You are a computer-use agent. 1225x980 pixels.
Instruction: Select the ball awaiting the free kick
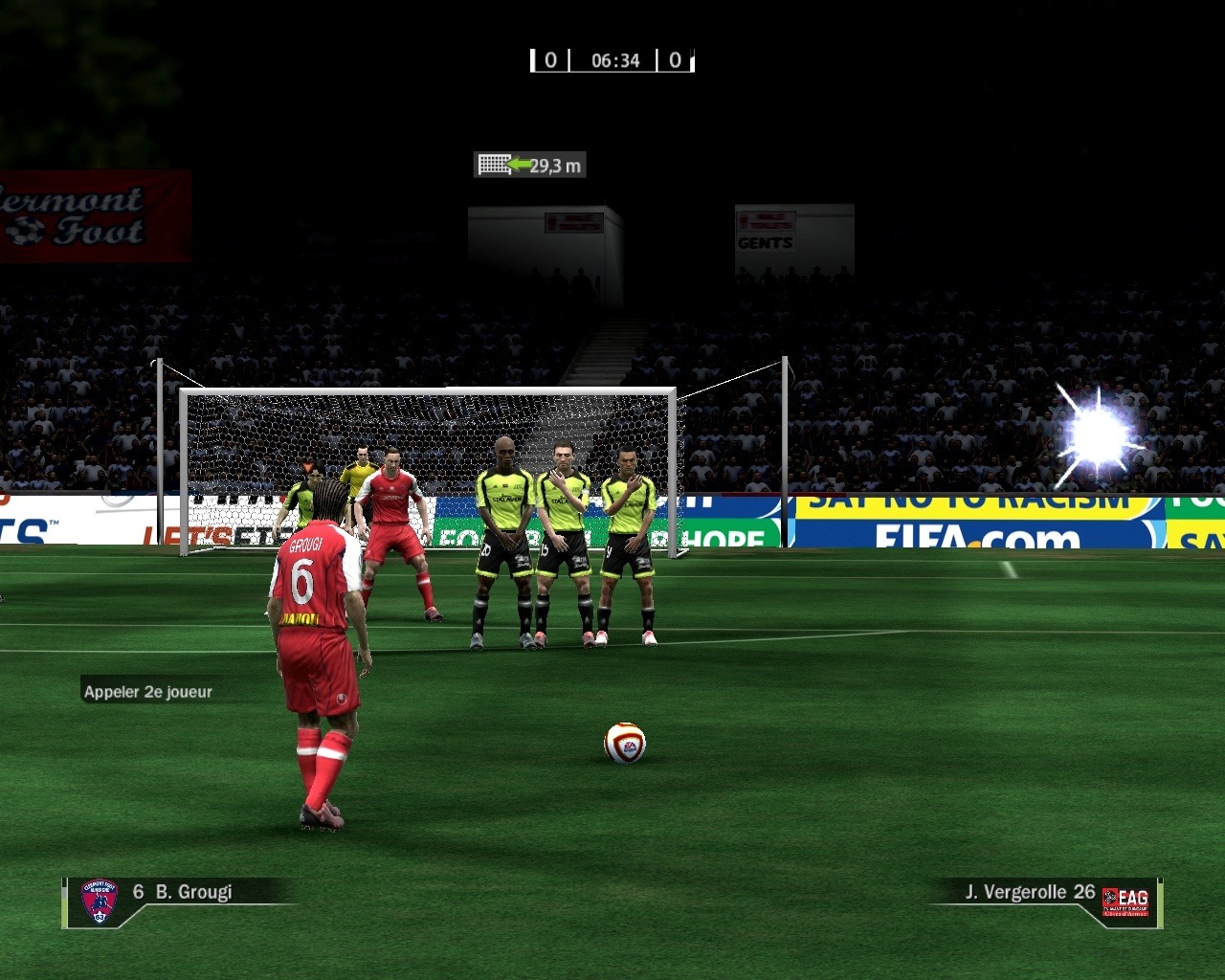tap(622, 745)
